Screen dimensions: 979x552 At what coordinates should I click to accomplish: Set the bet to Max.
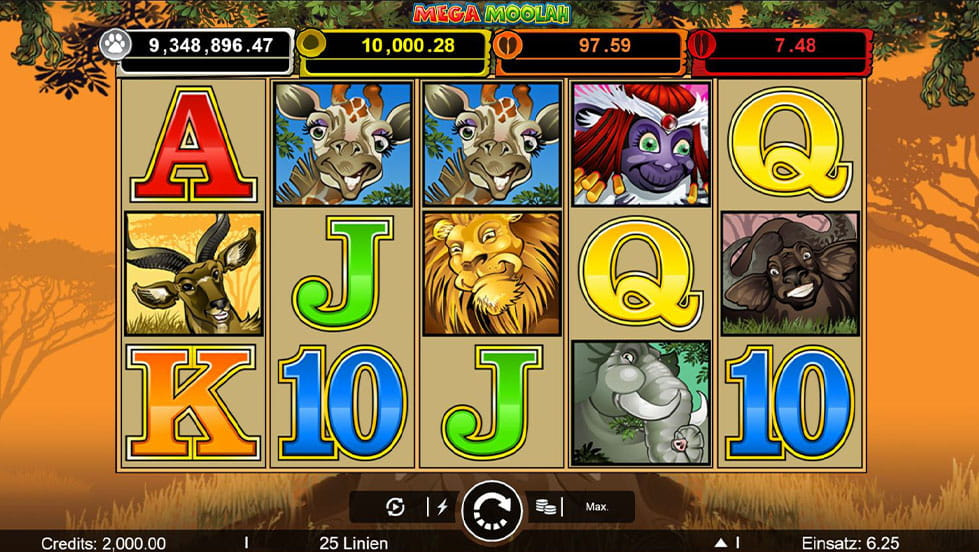click(x=597, y=507)
